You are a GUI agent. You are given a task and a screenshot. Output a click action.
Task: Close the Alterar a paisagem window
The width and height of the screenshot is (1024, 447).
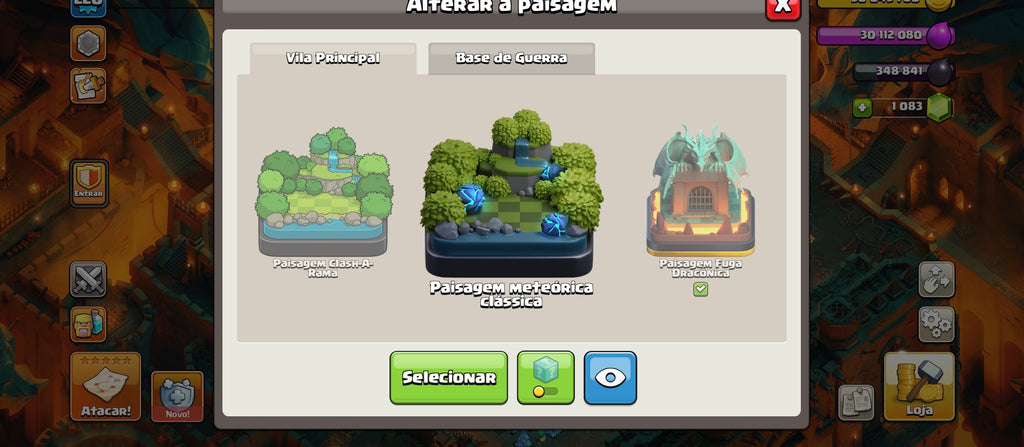coord(782,7)
